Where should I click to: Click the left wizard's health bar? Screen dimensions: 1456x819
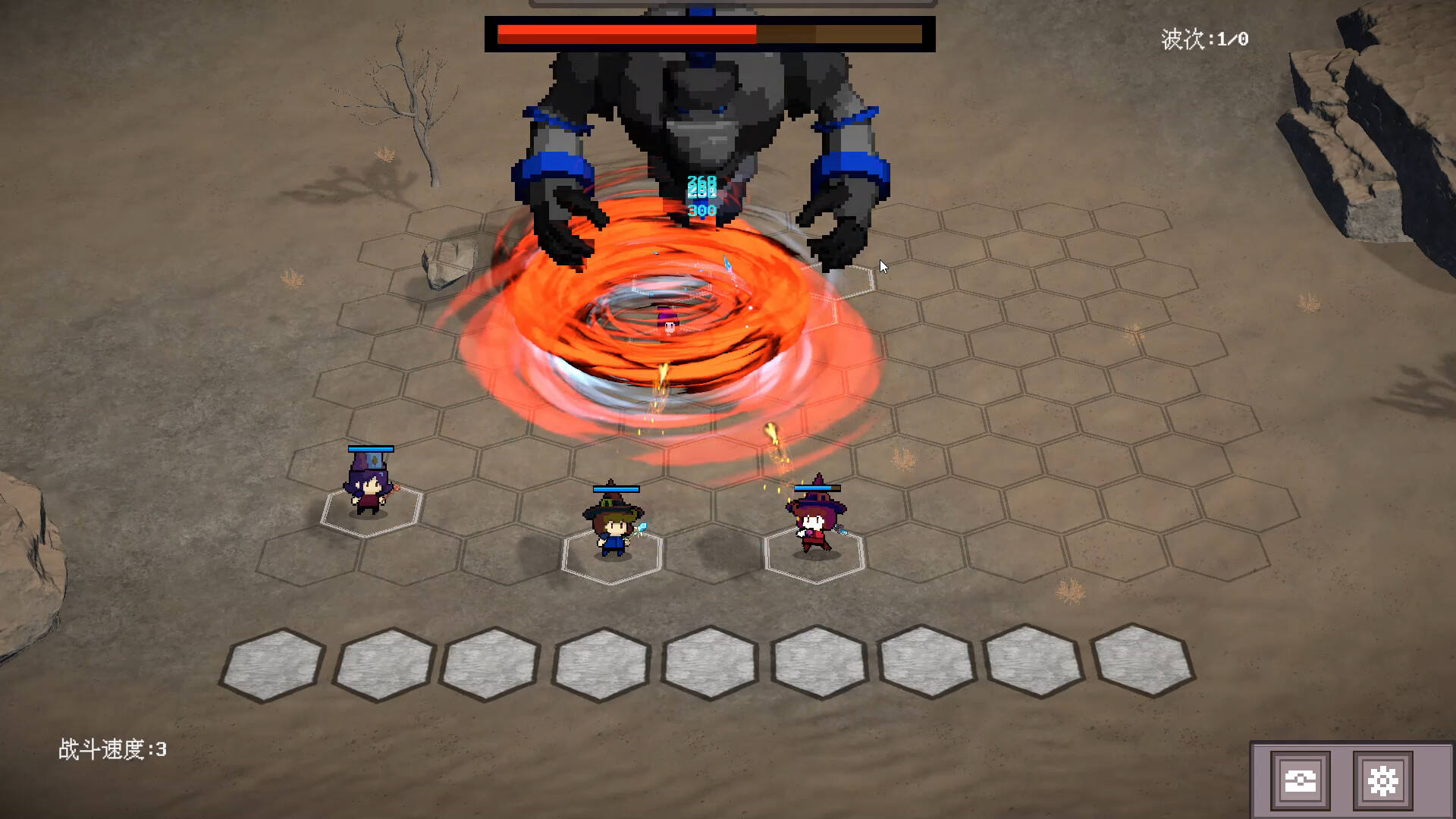[x=369, y=448]
